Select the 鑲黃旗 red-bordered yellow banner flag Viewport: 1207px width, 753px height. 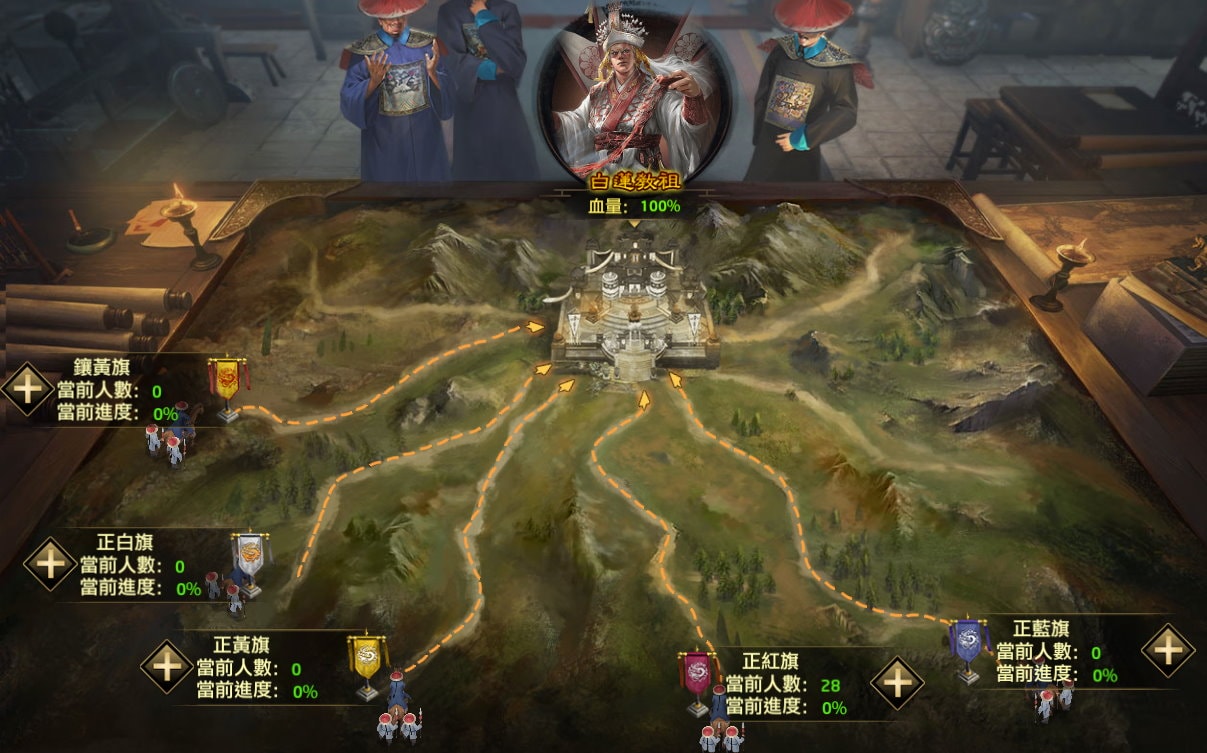[228, 381]
